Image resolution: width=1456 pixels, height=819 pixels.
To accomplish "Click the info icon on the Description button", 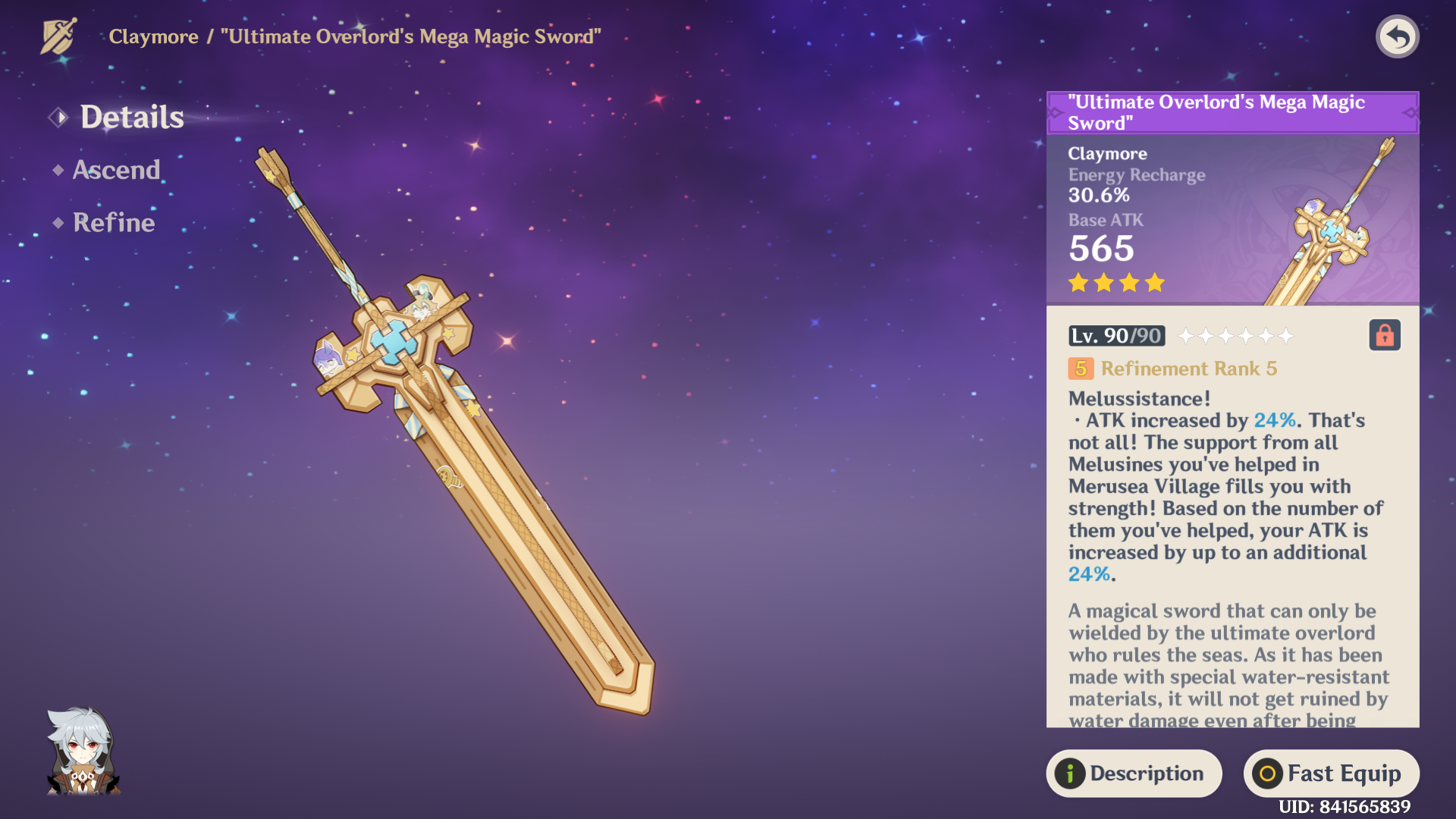I will (x=1069, y=773).
